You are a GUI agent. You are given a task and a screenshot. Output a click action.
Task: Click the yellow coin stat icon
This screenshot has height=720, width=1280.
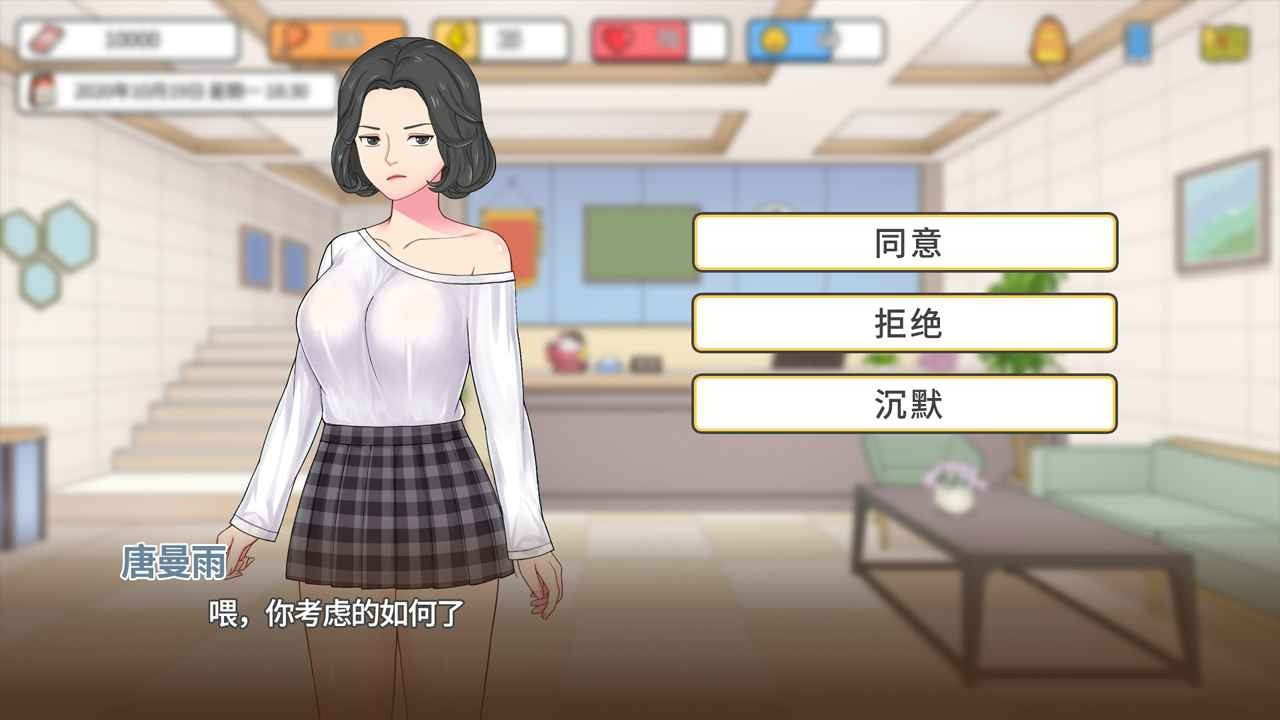pyautogui.click(x=454, y=39)
